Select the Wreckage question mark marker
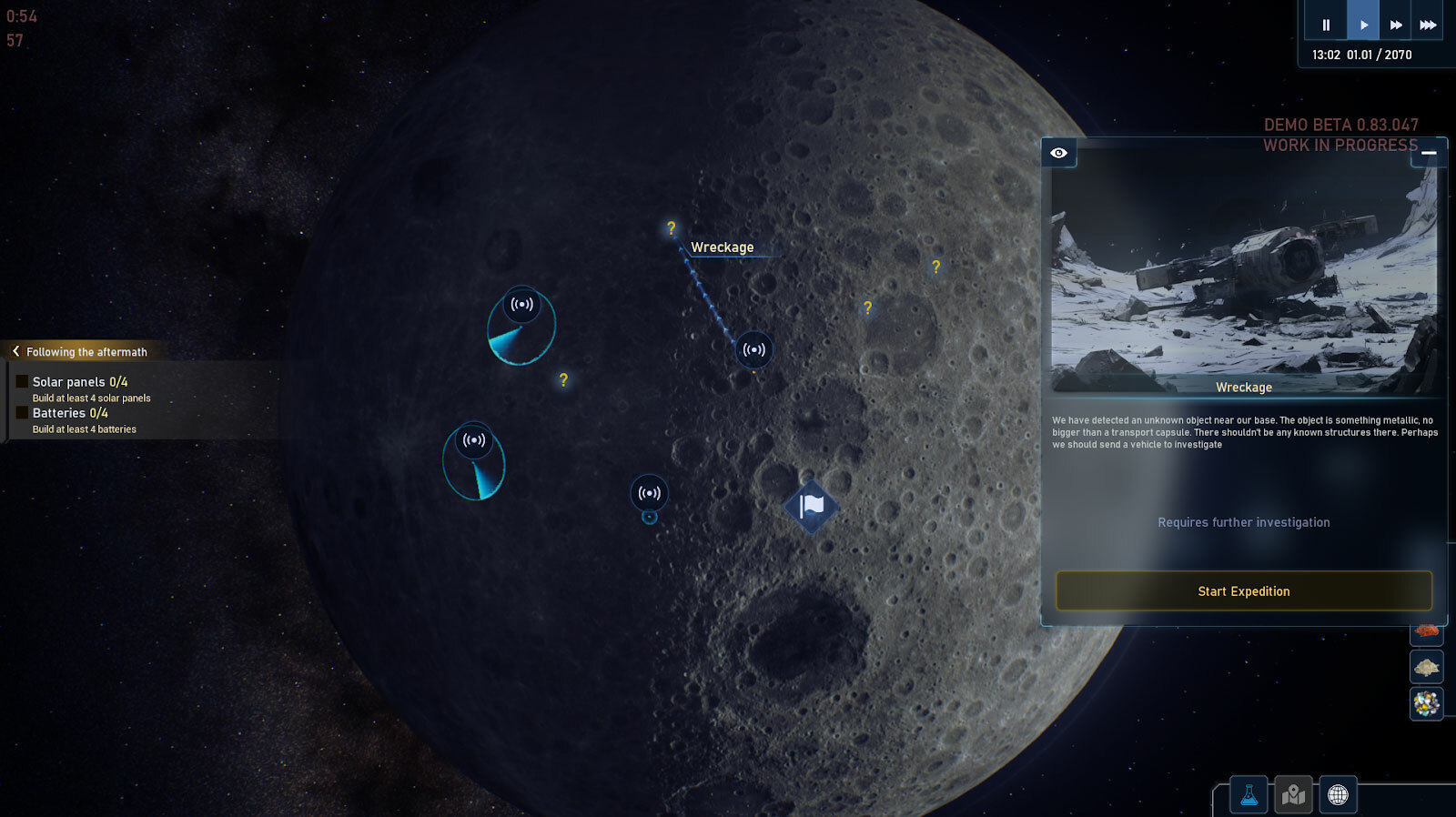The image size is (1456, 817). 672,228
